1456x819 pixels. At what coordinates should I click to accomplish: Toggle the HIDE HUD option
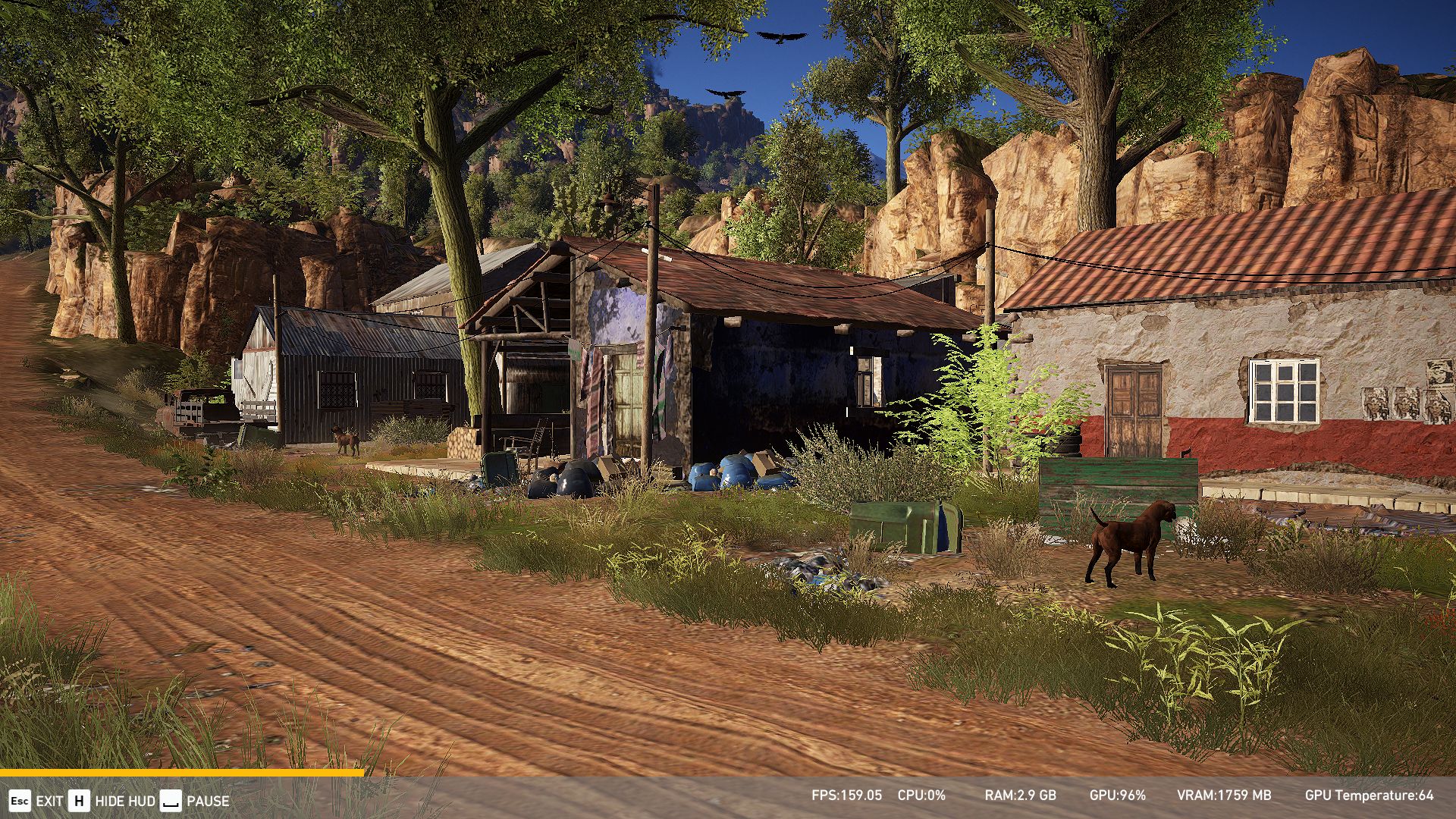coord(111,801)
